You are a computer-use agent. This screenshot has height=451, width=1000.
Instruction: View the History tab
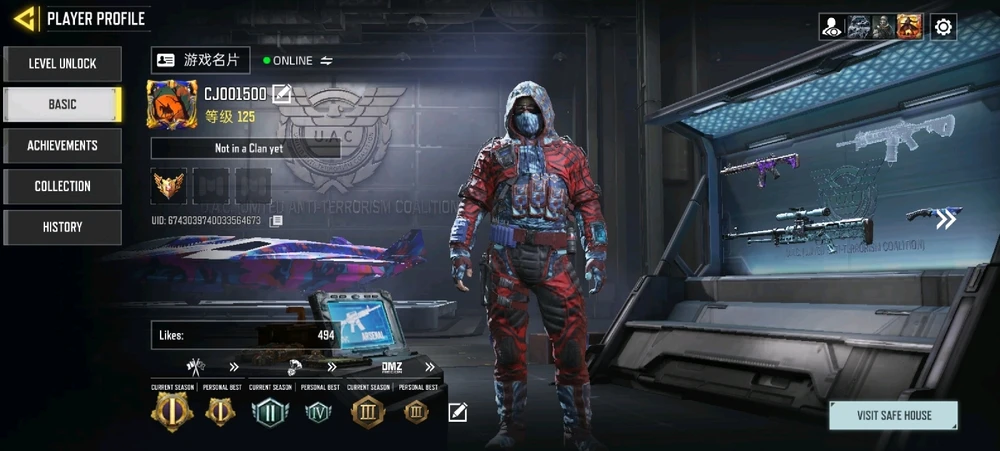[62, 228]
